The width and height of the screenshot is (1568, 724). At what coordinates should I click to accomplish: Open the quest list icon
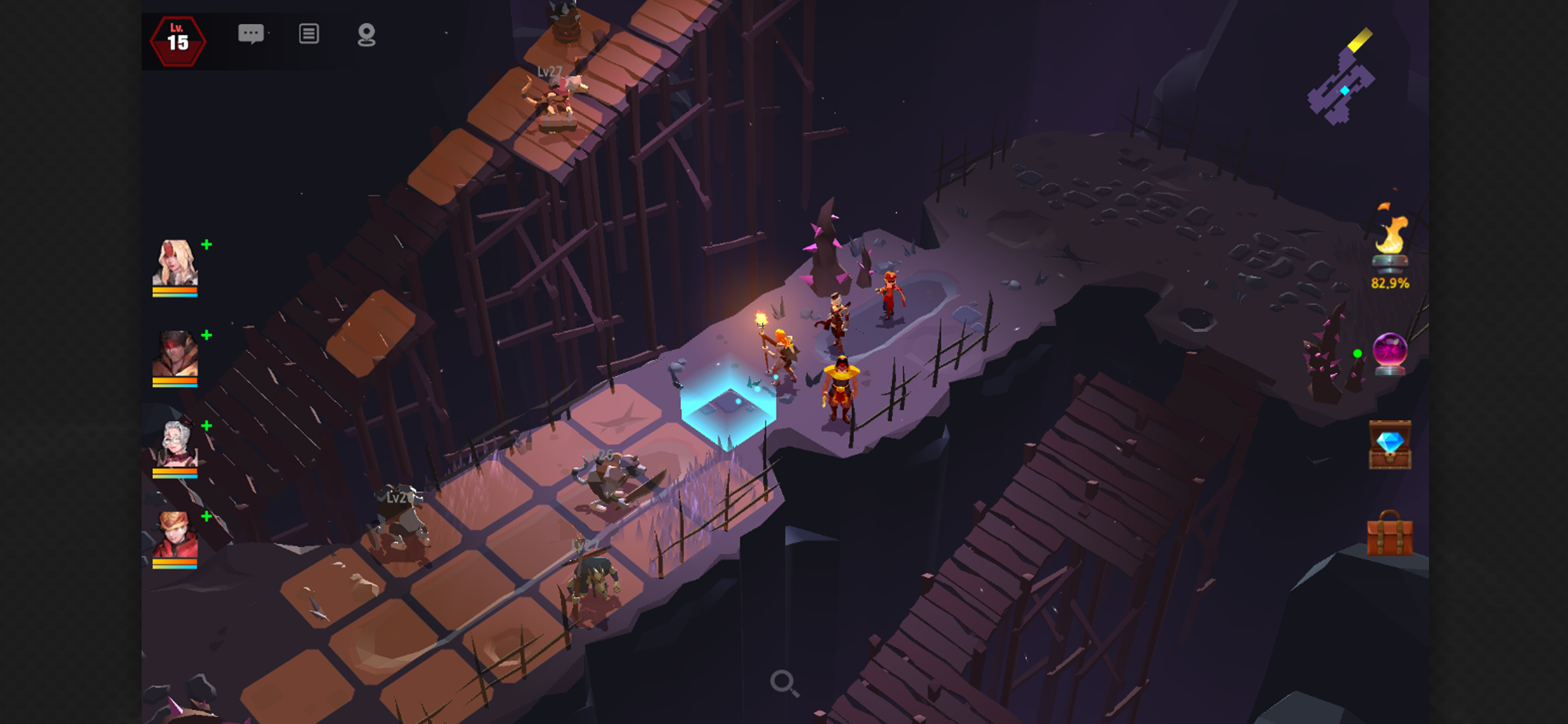[309, 33]
